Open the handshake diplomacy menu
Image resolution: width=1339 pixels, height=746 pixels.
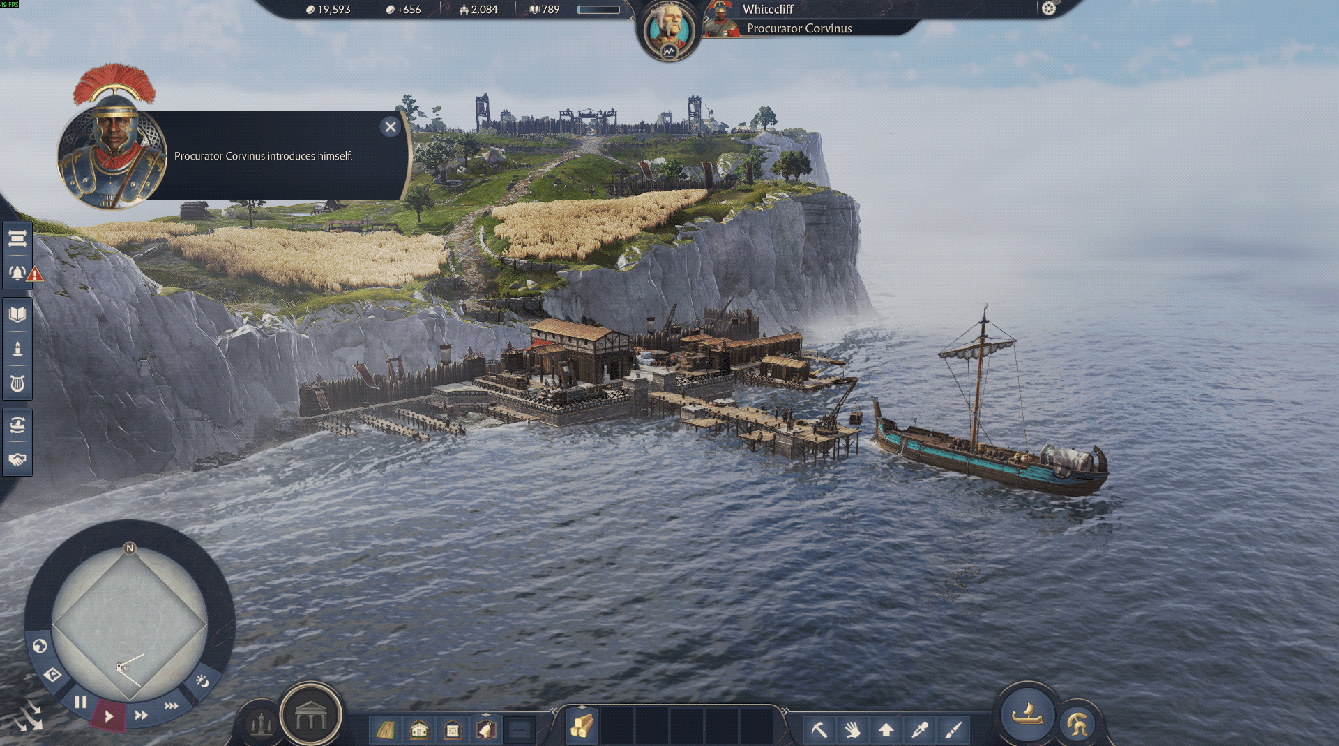(x=18, y=460)
